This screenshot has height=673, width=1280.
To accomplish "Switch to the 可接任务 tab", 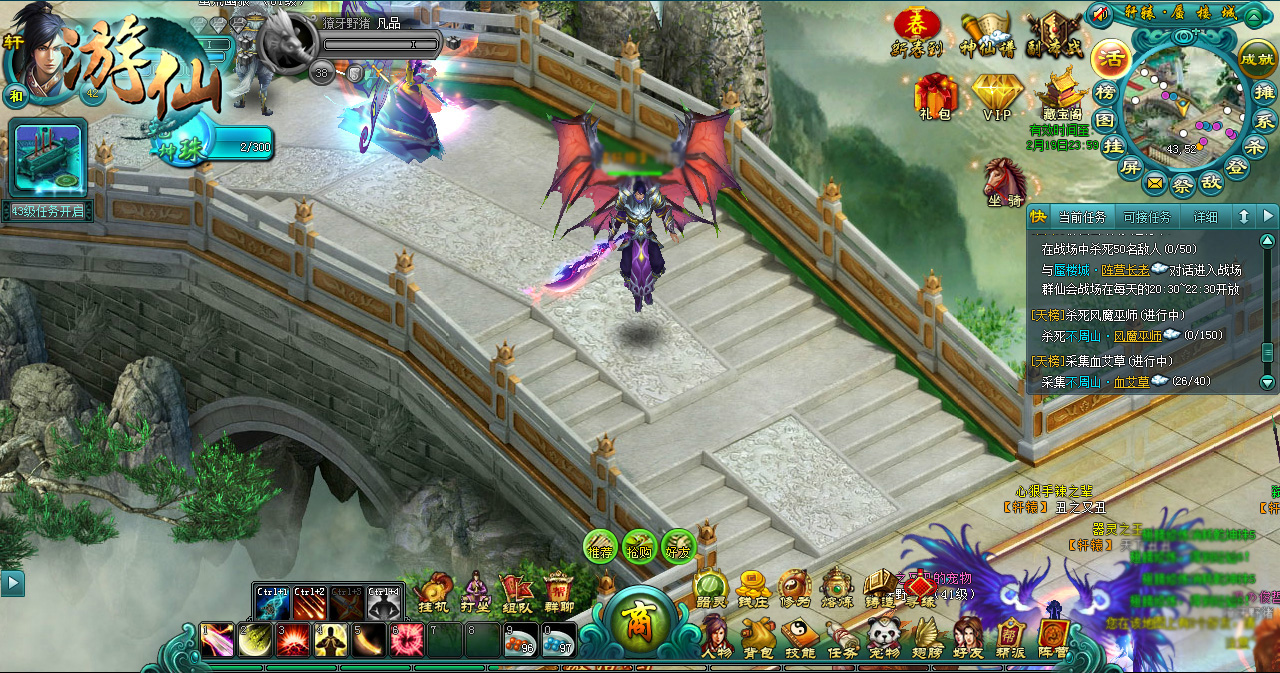I will 1146,217.
